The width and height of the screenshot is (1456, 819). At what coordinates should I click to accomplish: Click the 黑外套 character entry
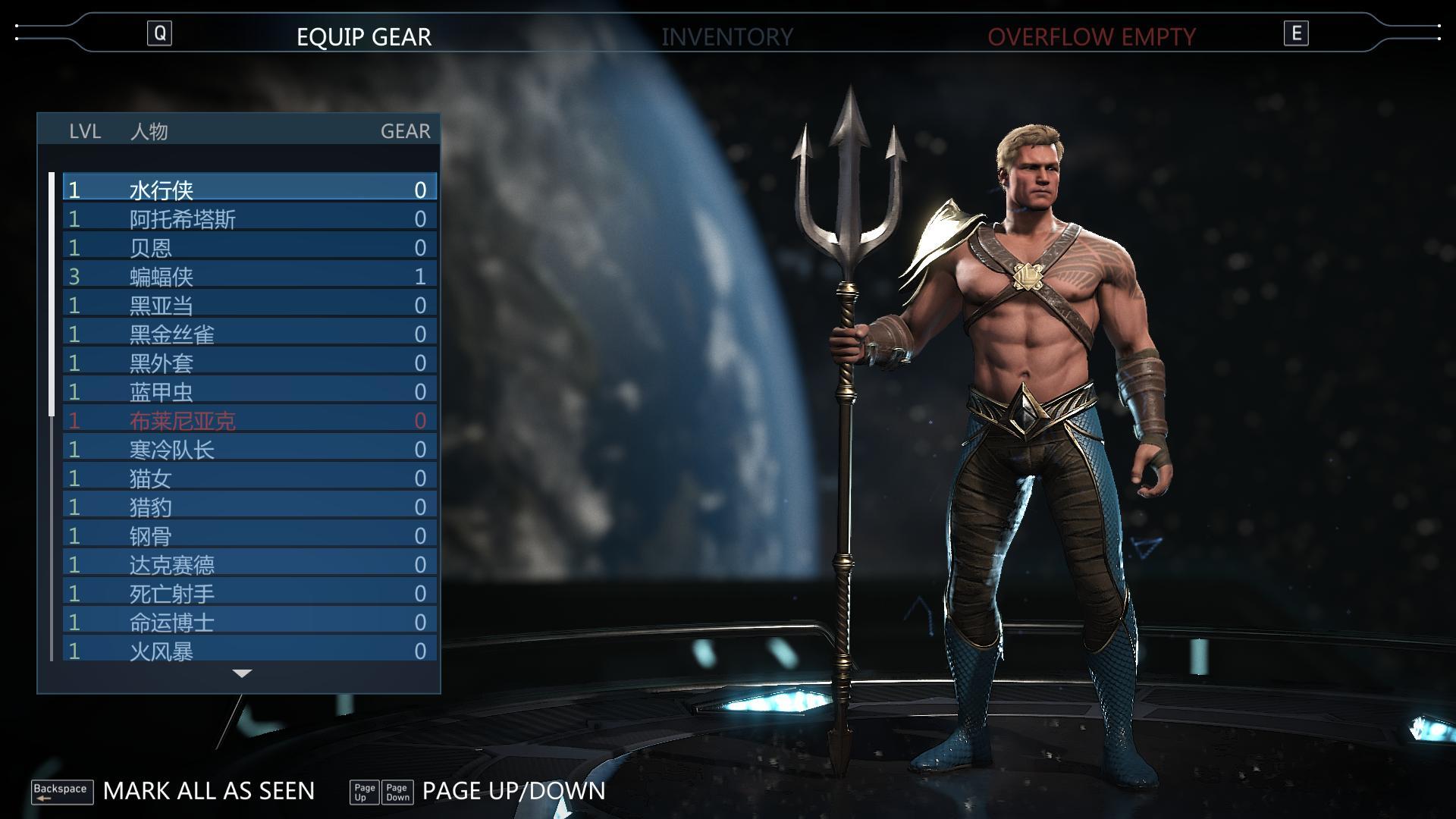pos(249,362)
